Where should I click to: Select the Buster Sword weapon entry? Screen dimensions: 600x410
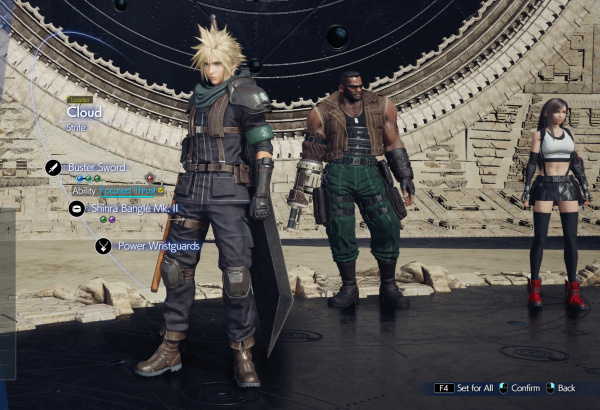[99, 167]
